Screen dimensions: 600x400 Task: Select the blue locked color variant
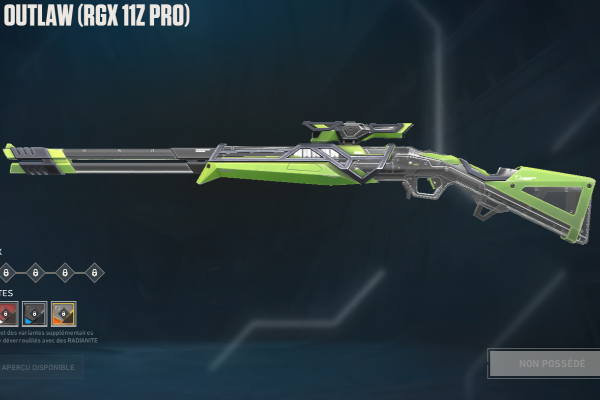[x=35, y=313]
